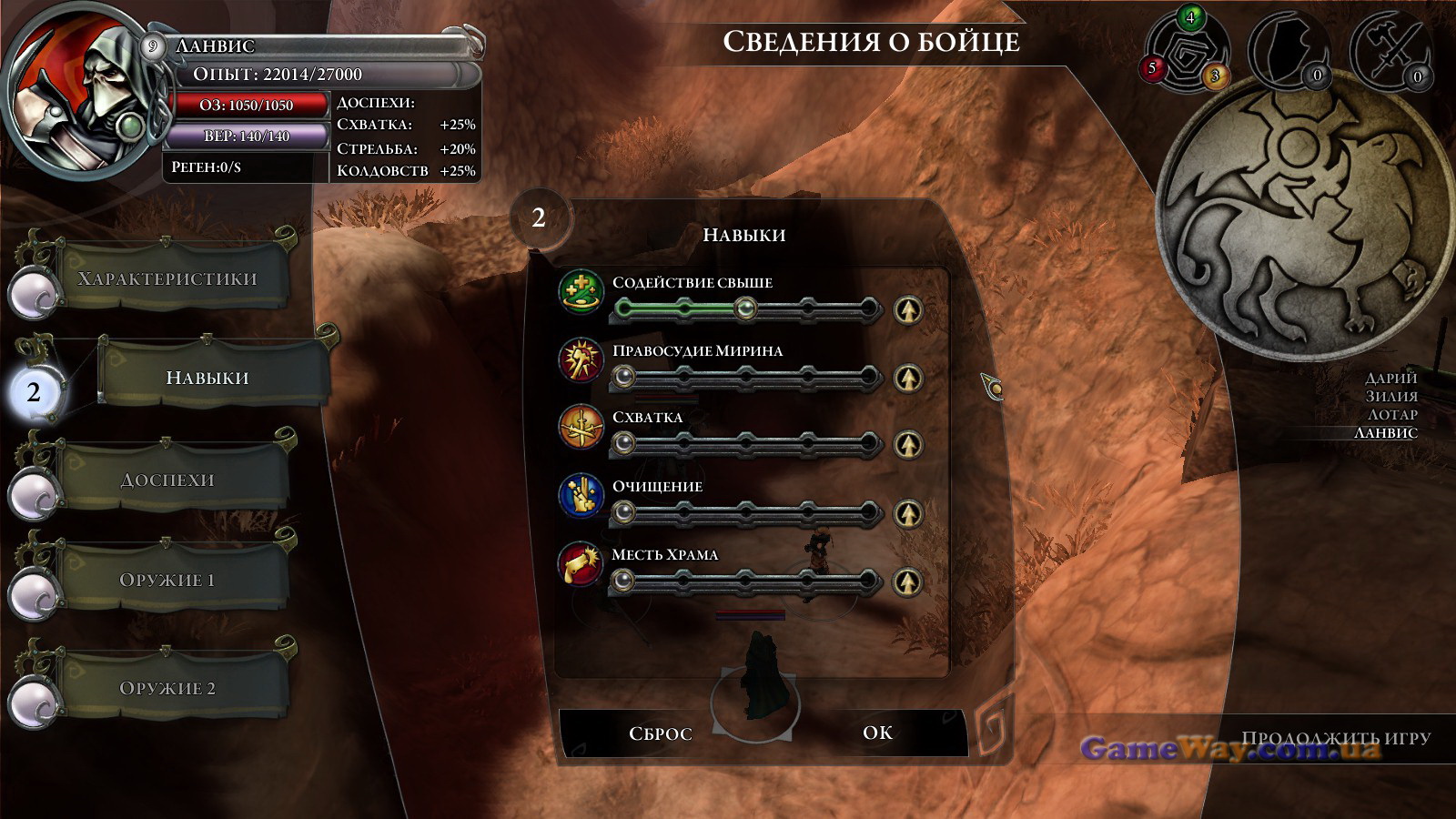The height and width of the screenshot is (819, 1456).
Task: Switch to the Навыки tab
Action: click(x=207, y=378)
